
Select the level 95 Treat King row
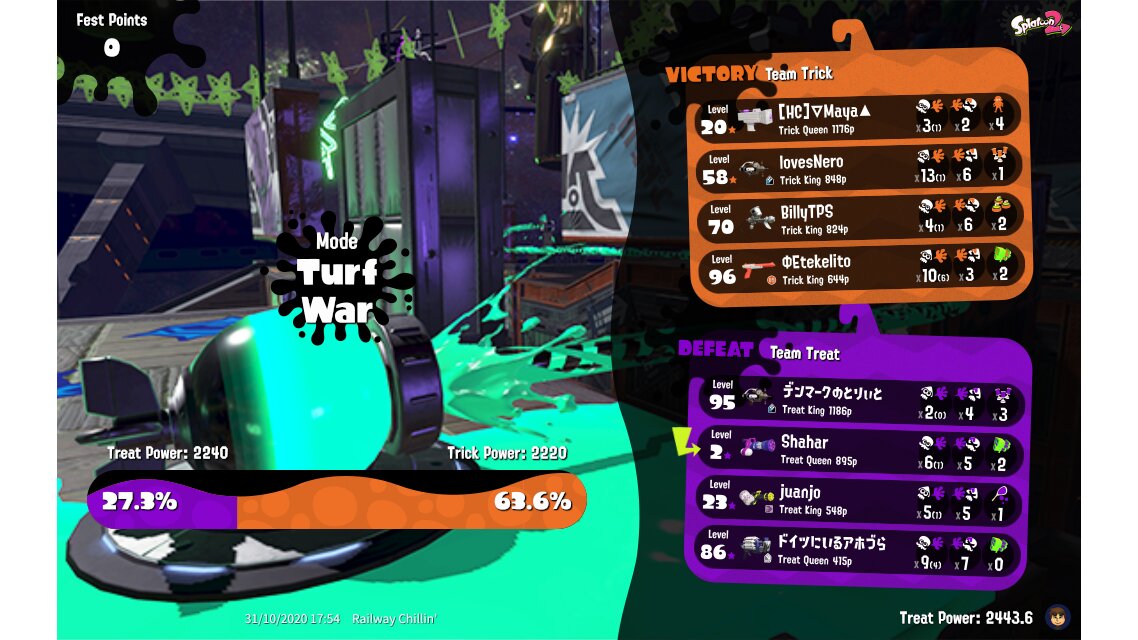pos(859,400)
